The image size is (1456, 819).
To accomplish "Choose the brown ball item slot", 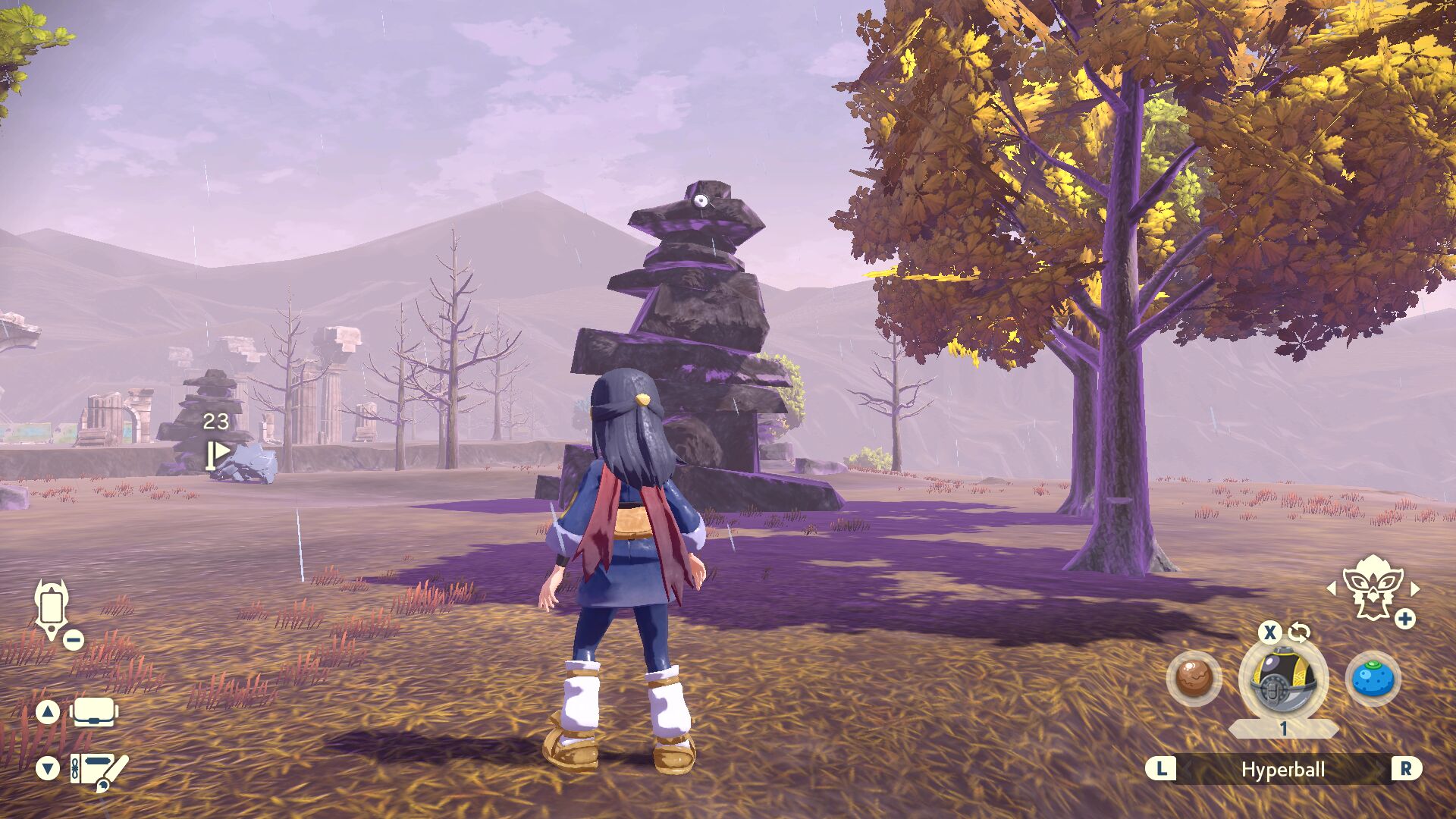I will coord(1194,678).
